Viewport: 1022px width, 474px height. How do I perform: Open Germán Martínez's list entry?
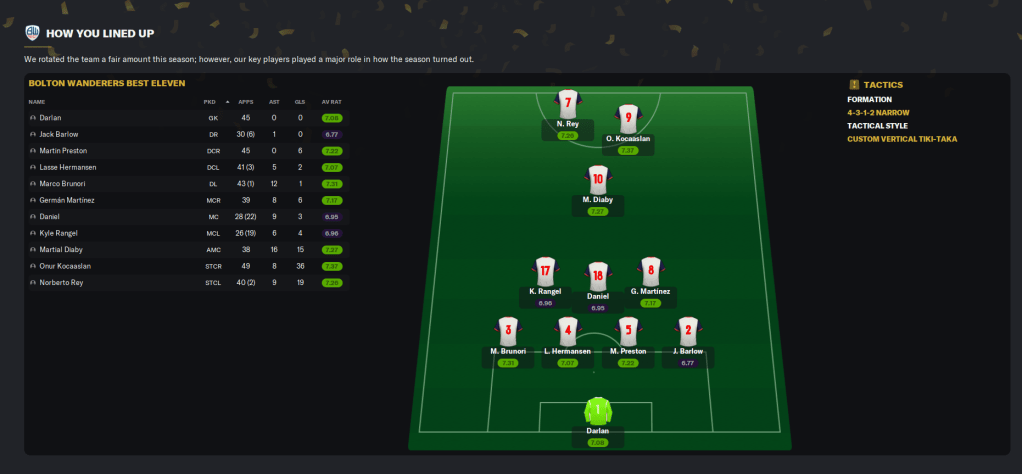(66, 200)
